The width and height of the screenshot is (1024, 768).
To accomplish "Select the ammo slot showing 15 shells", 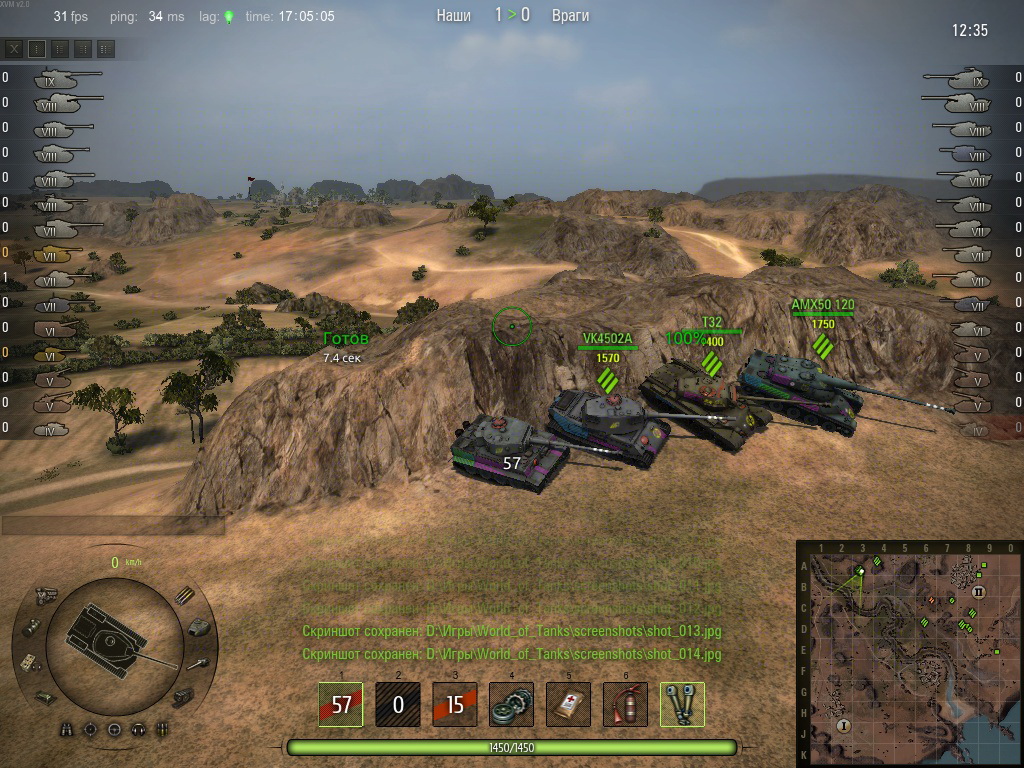I will click(x=455, y=704).
